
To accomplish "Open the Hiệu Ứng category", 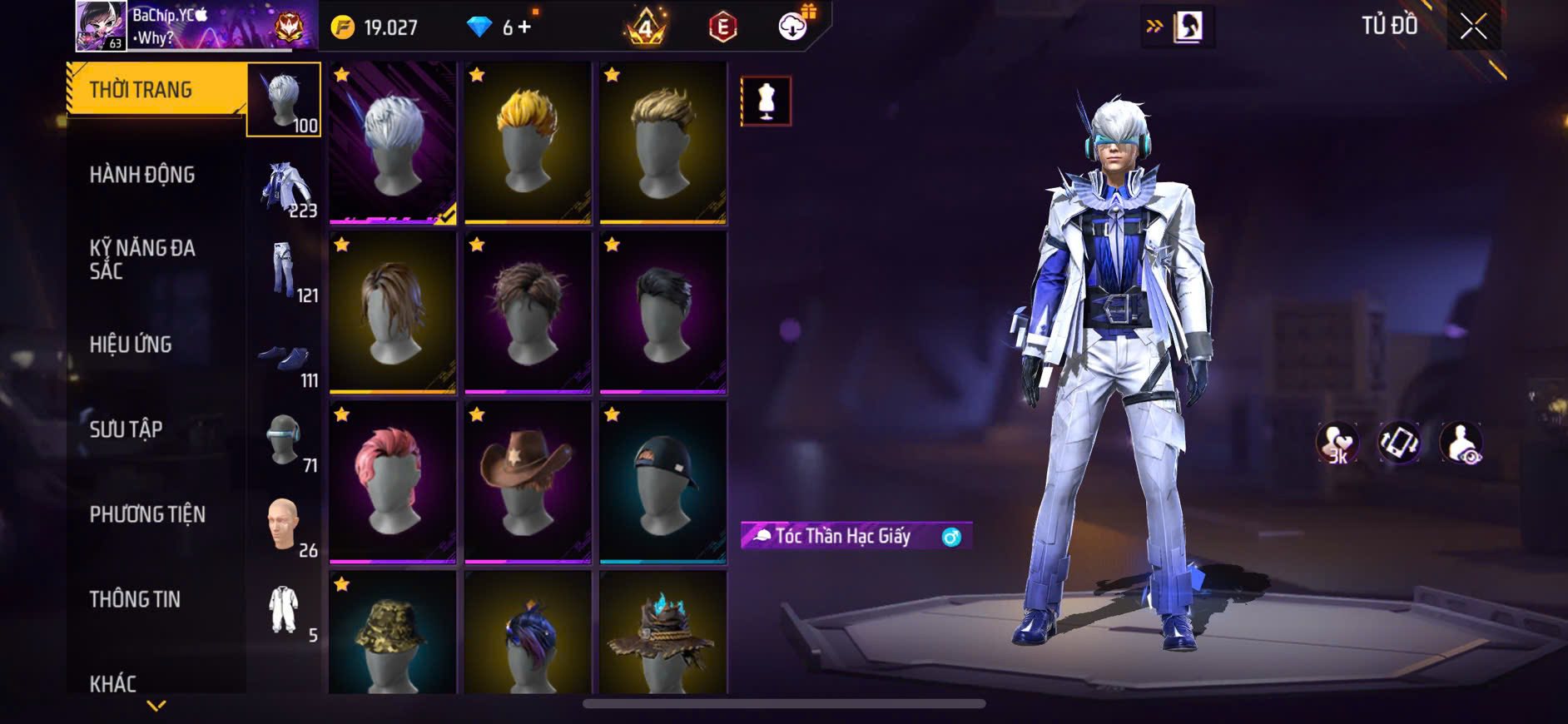I will (131, 345).
